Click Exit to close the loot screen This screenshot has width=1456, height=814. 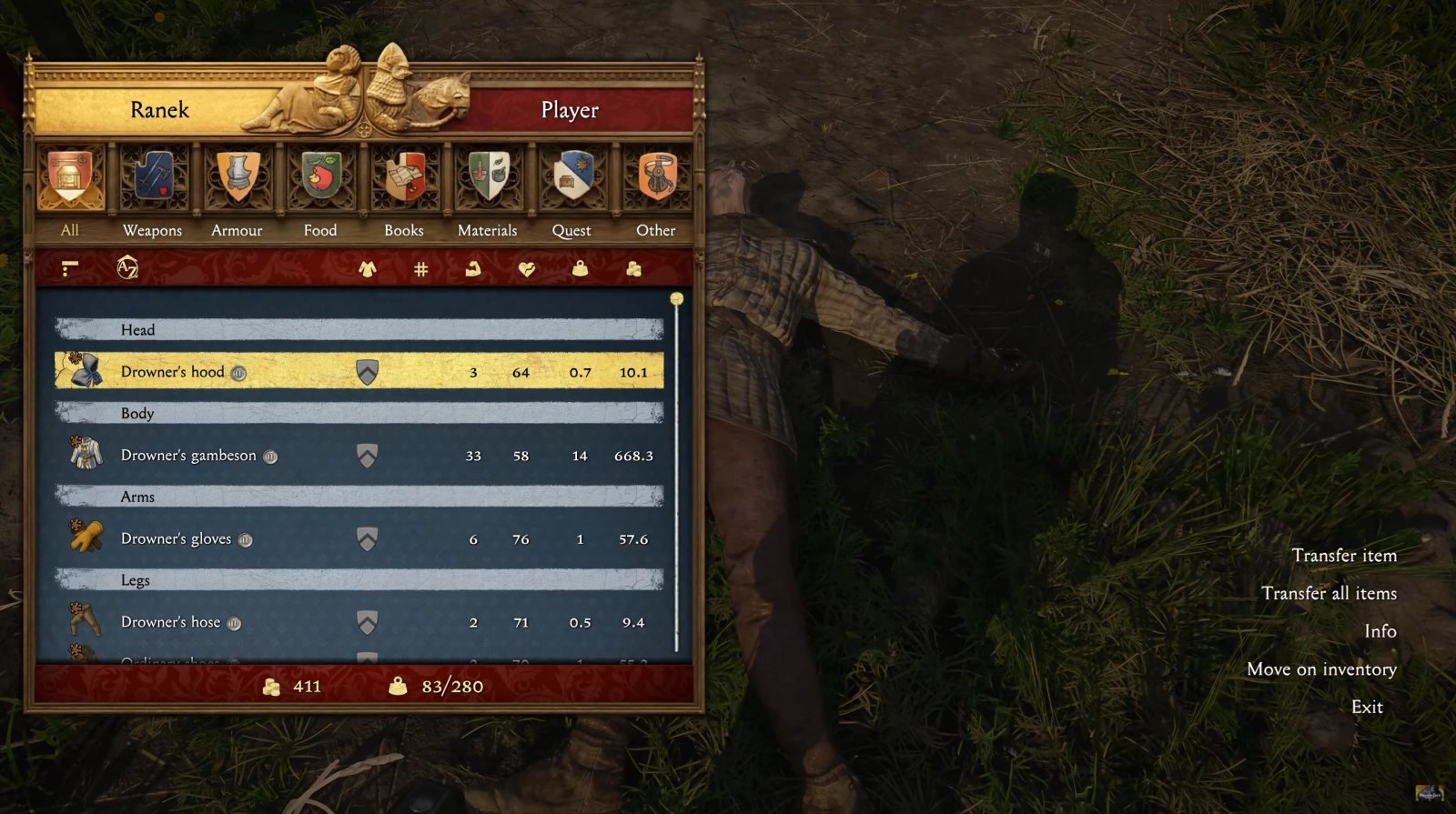(x=1368, y=706)
